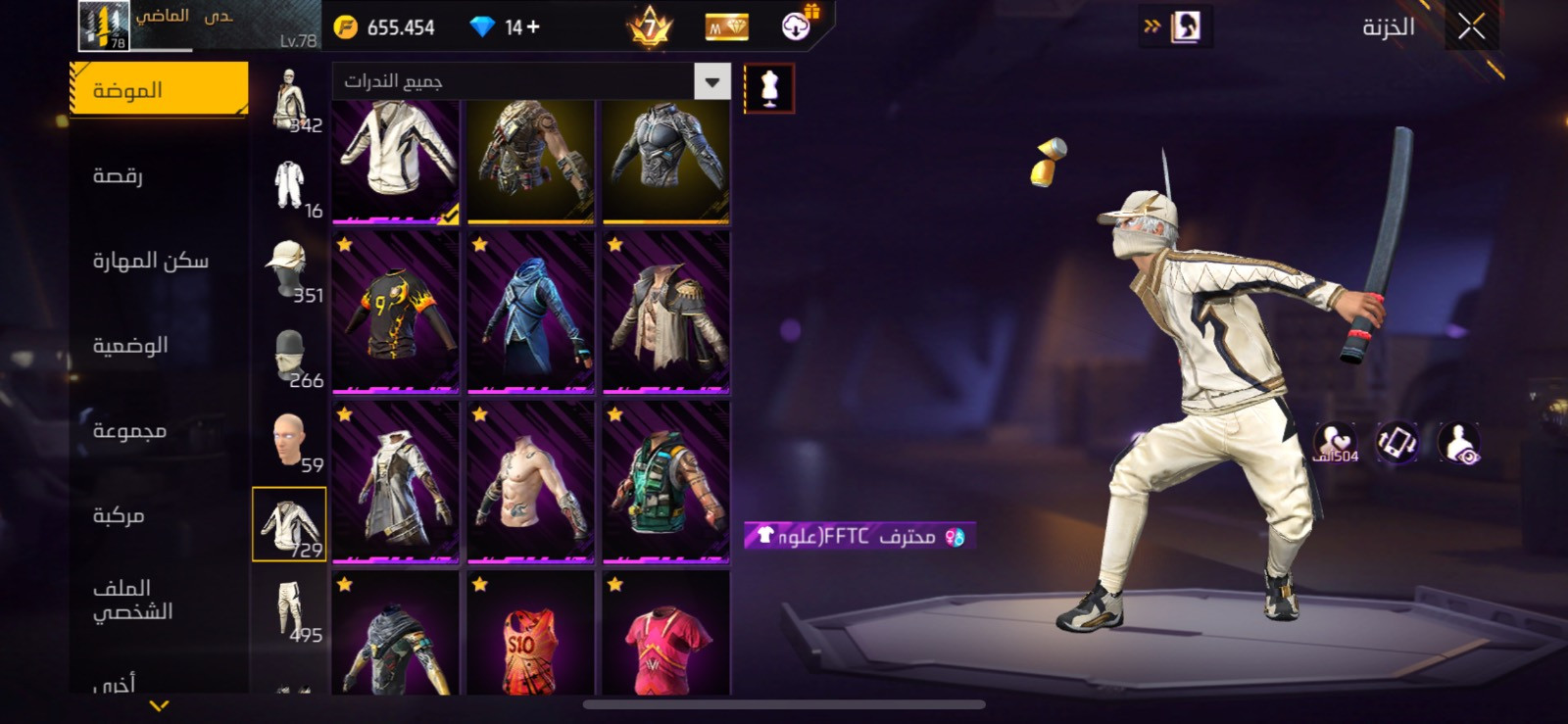Choose the pants category with 495 items
This screenshot has height=724, width=1568.
pyautogui.click(x=289, y=609)
